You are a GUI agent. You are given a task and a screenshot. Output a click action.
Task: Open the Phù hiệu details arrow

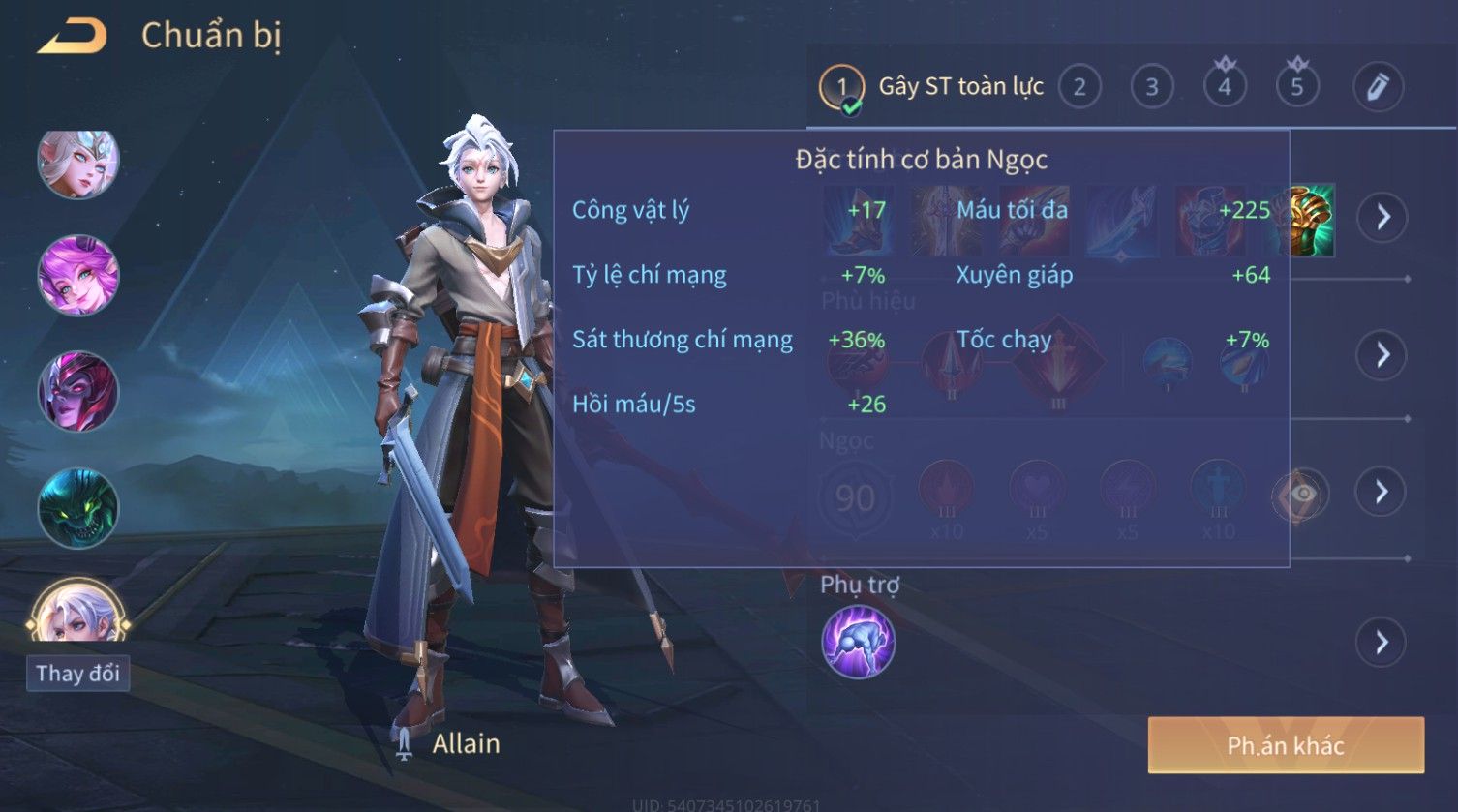pyautogui.click(x=1382, y=355)
